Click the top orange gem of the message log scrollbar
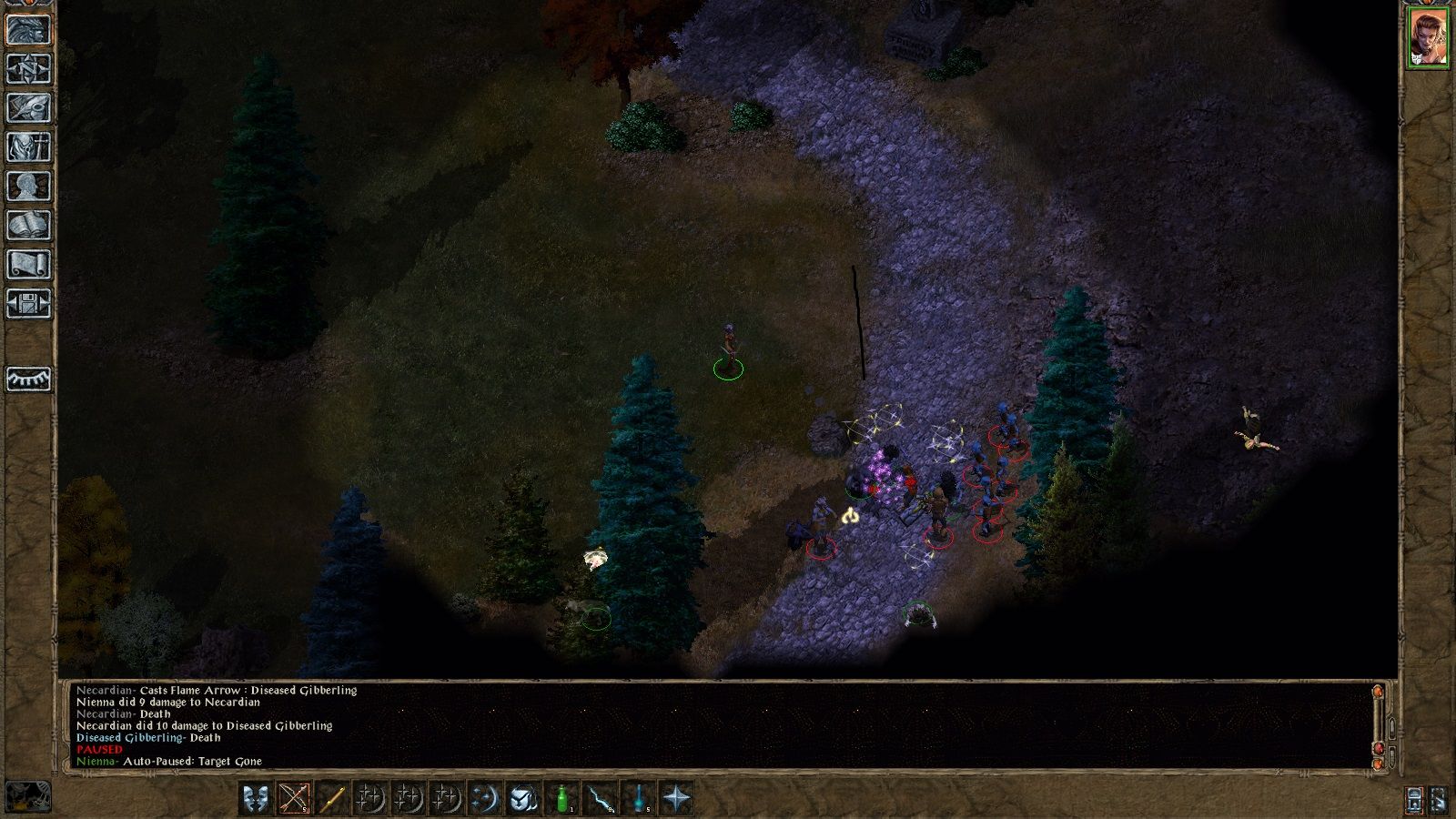This screenshot has height=819, width=1456. click(x=1380, y=693)
